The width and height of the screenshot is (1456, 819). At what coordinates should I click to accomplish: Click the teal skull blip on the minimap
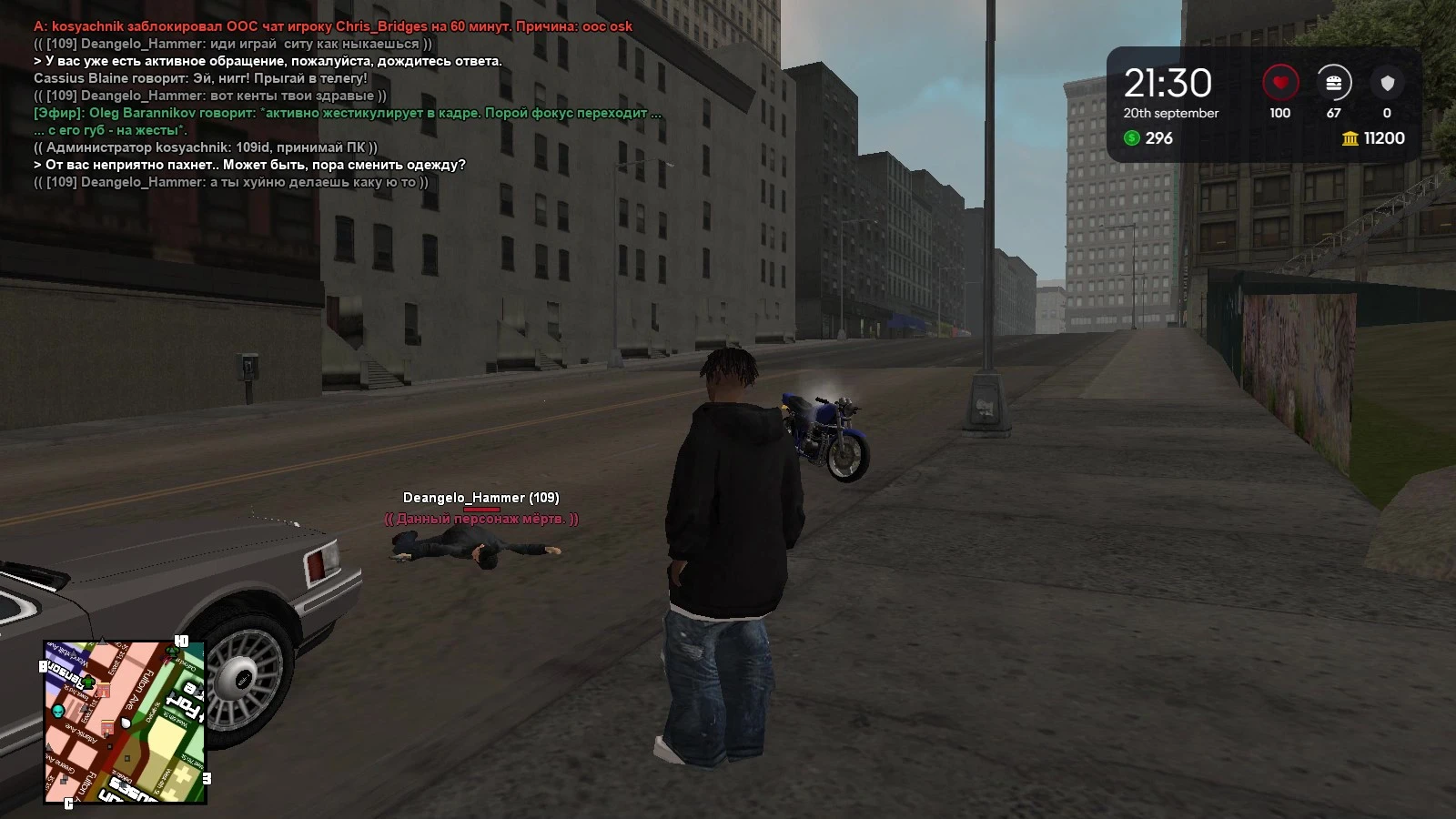[x=58, y=711]
